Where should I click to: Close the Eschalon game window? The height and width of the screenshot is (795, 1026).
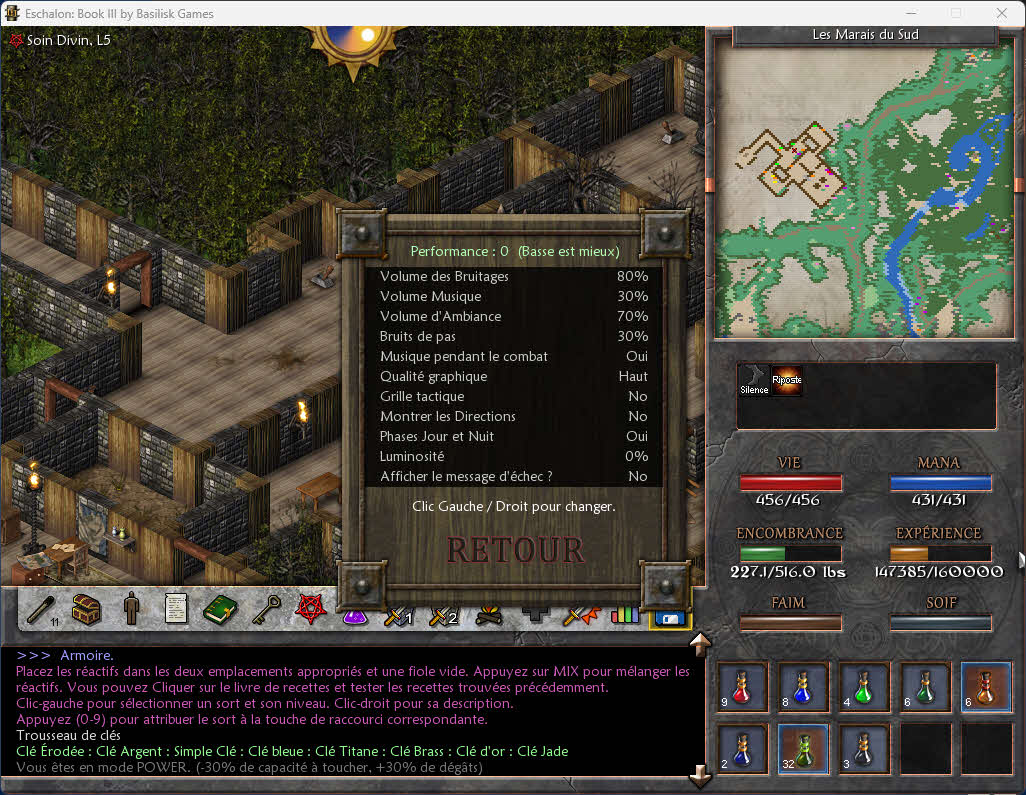coord(1002,14)
